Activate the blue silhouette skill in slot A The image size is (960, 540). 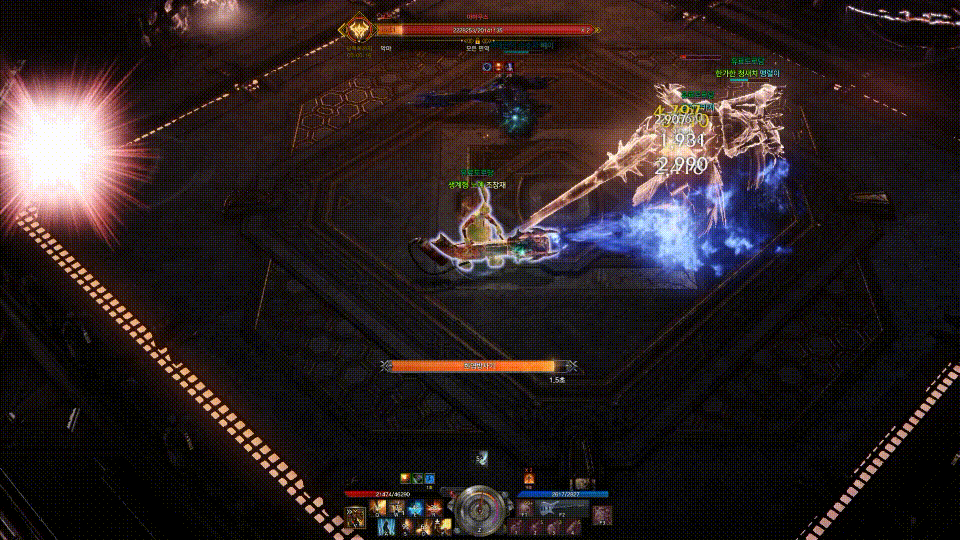(x=385, y=525)
